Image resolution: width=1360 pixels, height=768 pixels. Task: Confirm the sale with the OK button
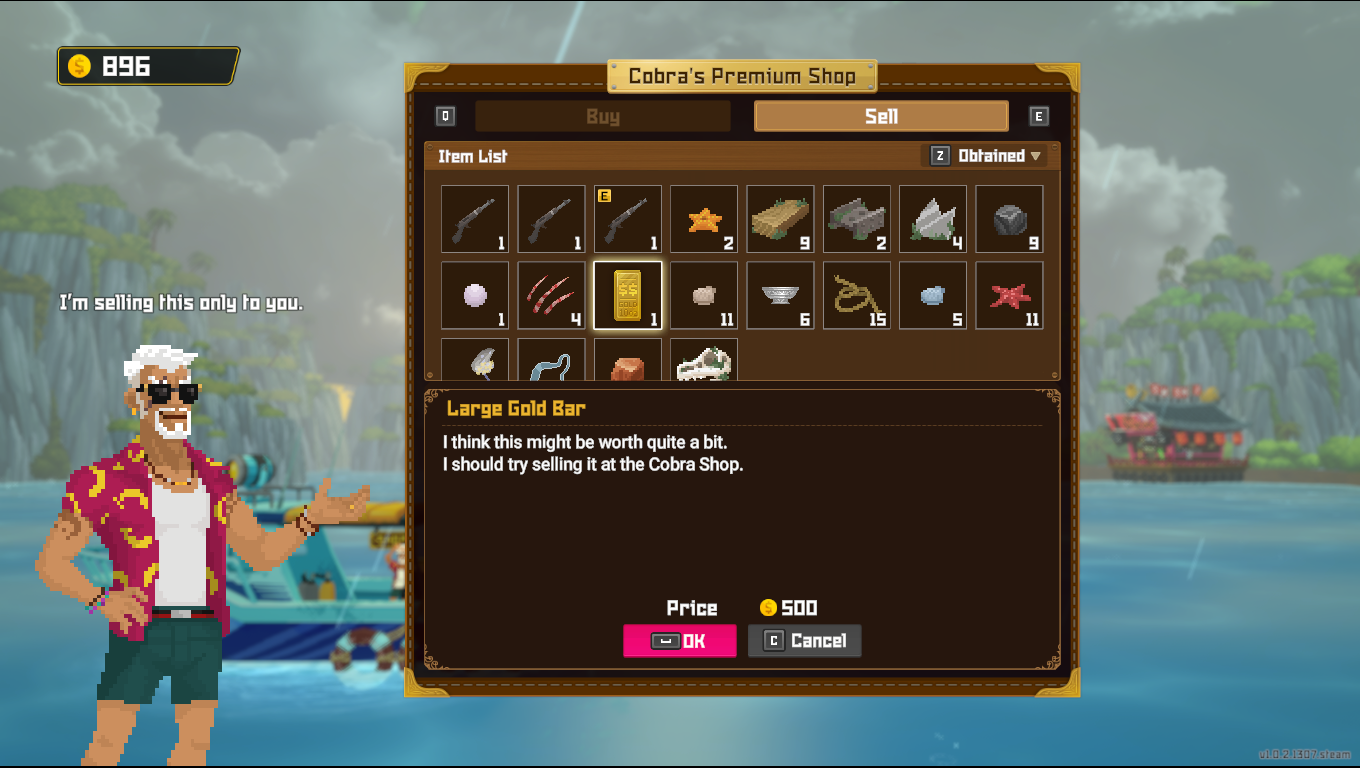tap(680, 641)
